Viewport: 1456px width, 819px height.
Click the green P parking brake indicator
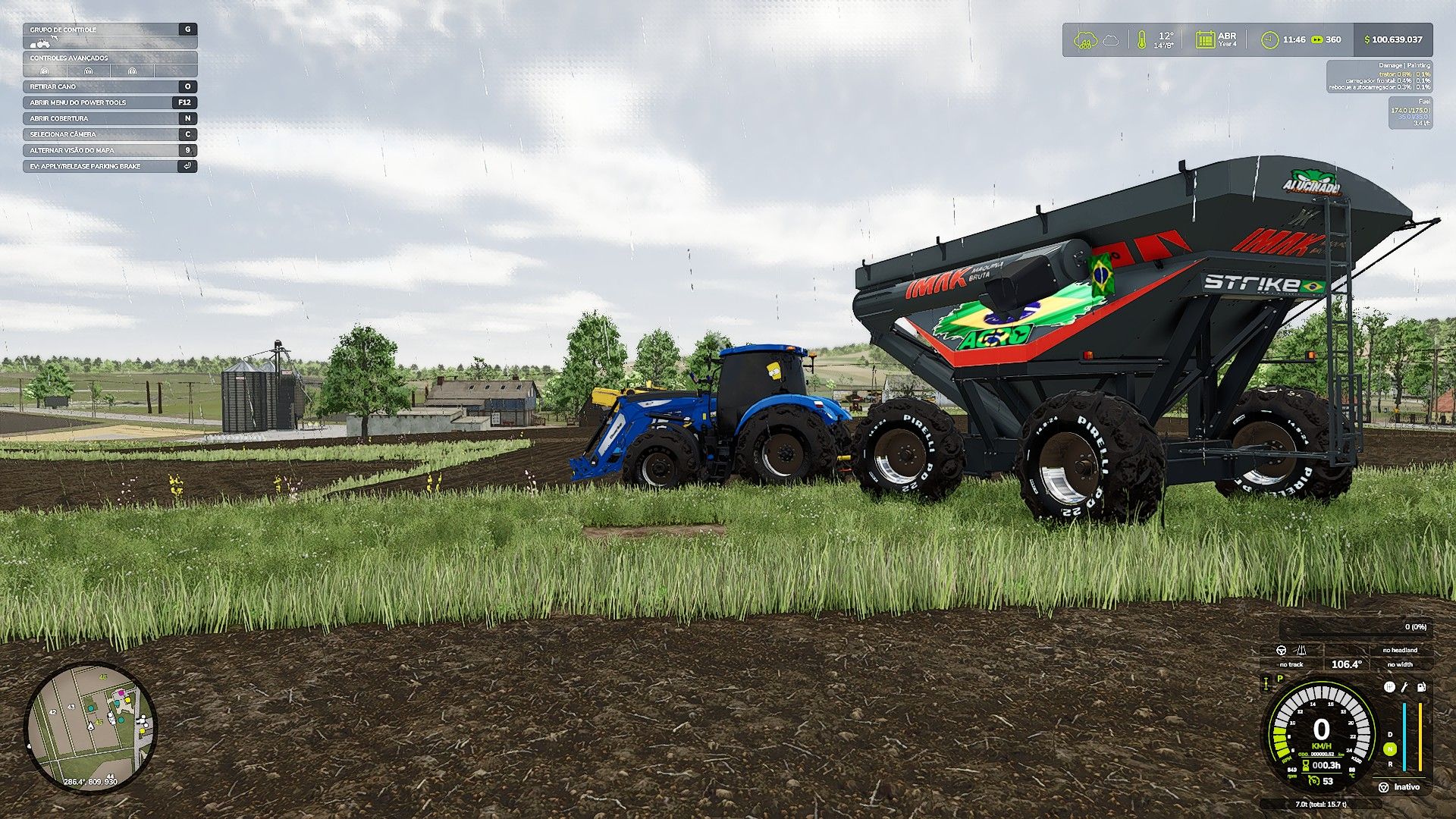[x=1280, y=679]
